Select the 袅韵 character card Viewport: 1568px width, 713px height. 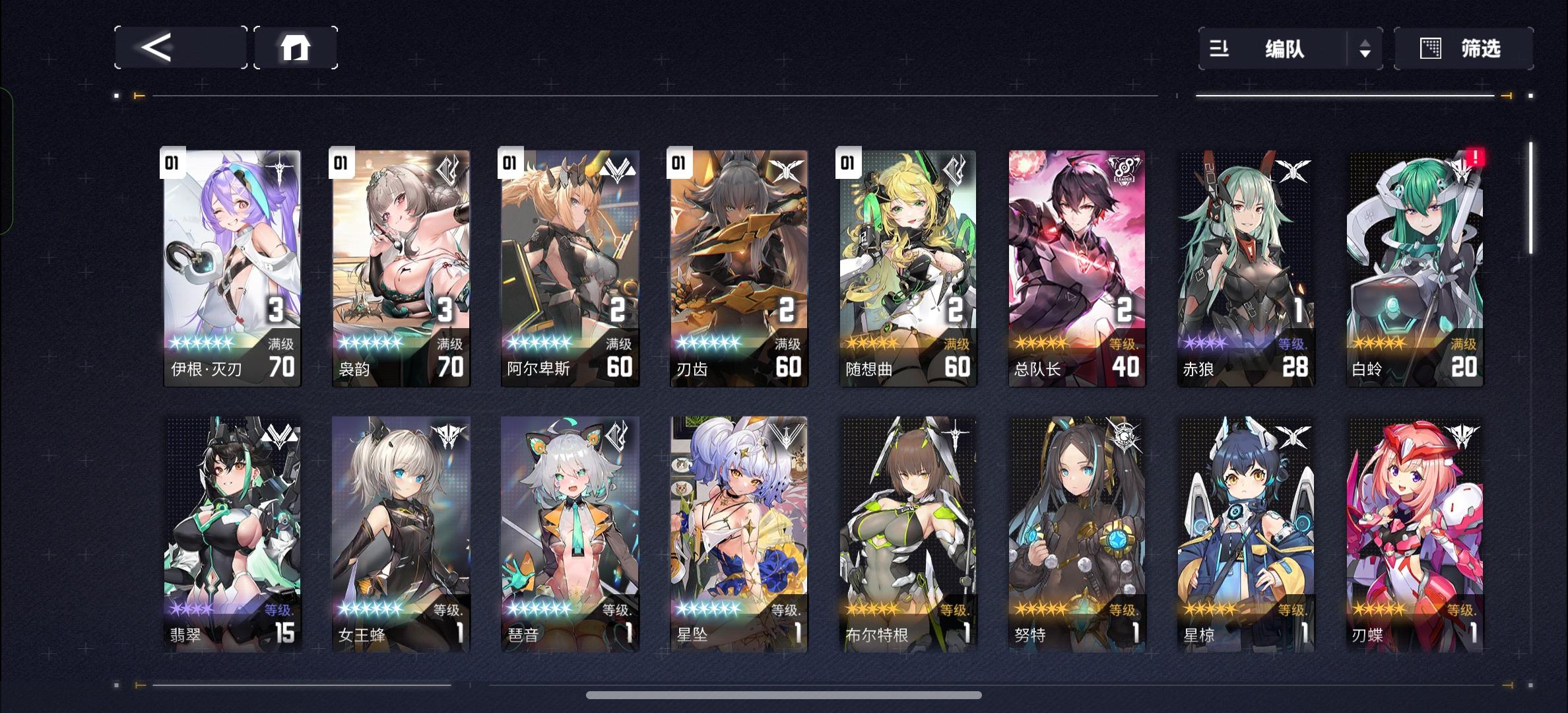tap(400, 264)
